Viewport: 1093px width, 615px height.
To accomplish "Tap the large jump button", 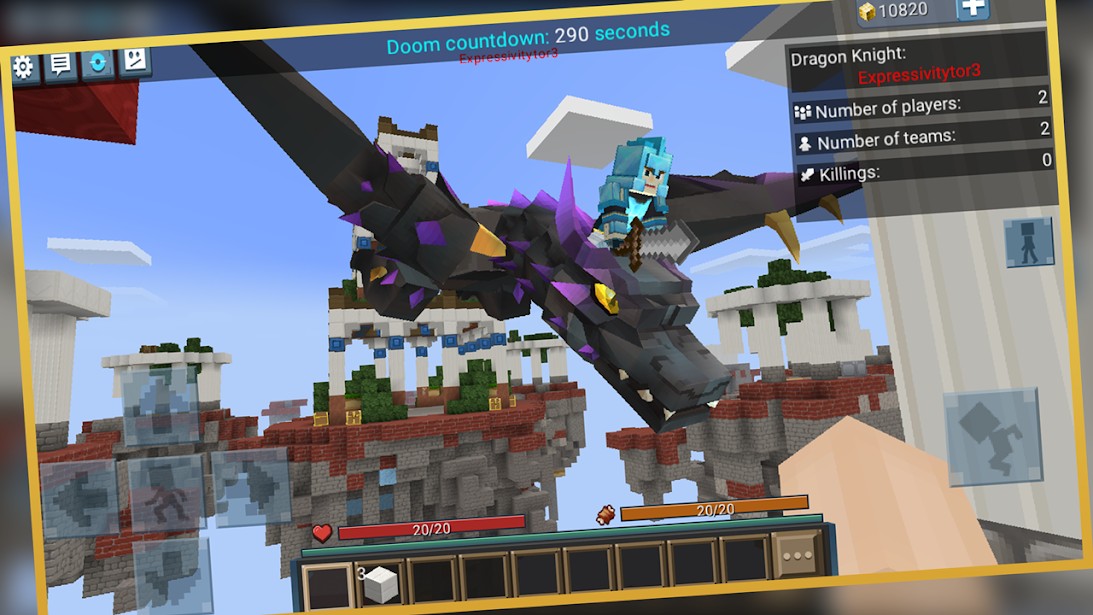I will tap(994, 436).
